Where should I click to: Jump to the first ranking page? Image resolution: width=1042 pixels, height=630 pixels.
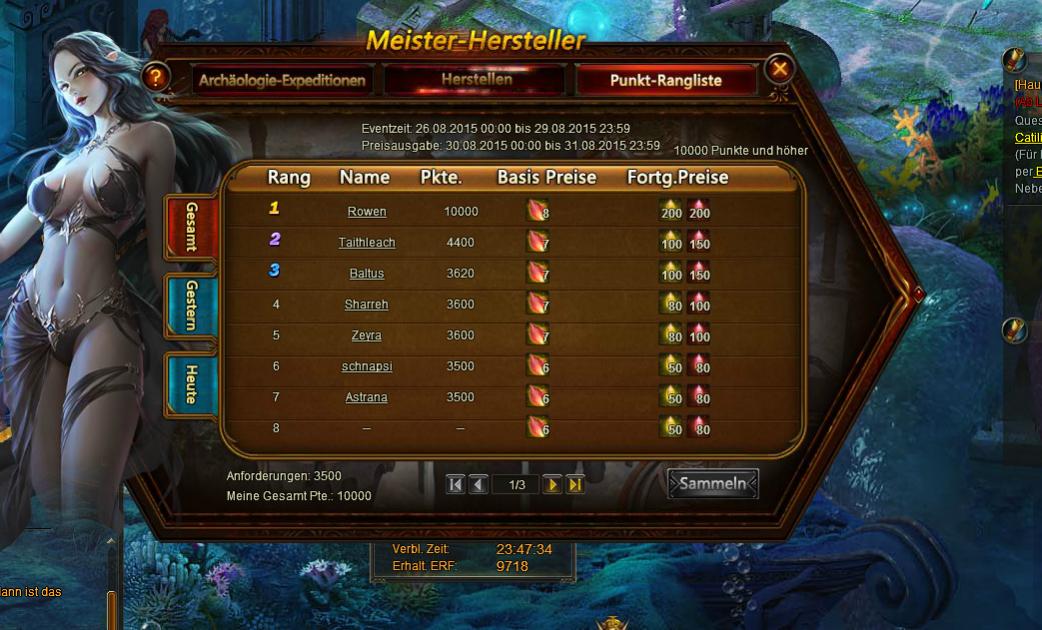[x=455, y=485]
